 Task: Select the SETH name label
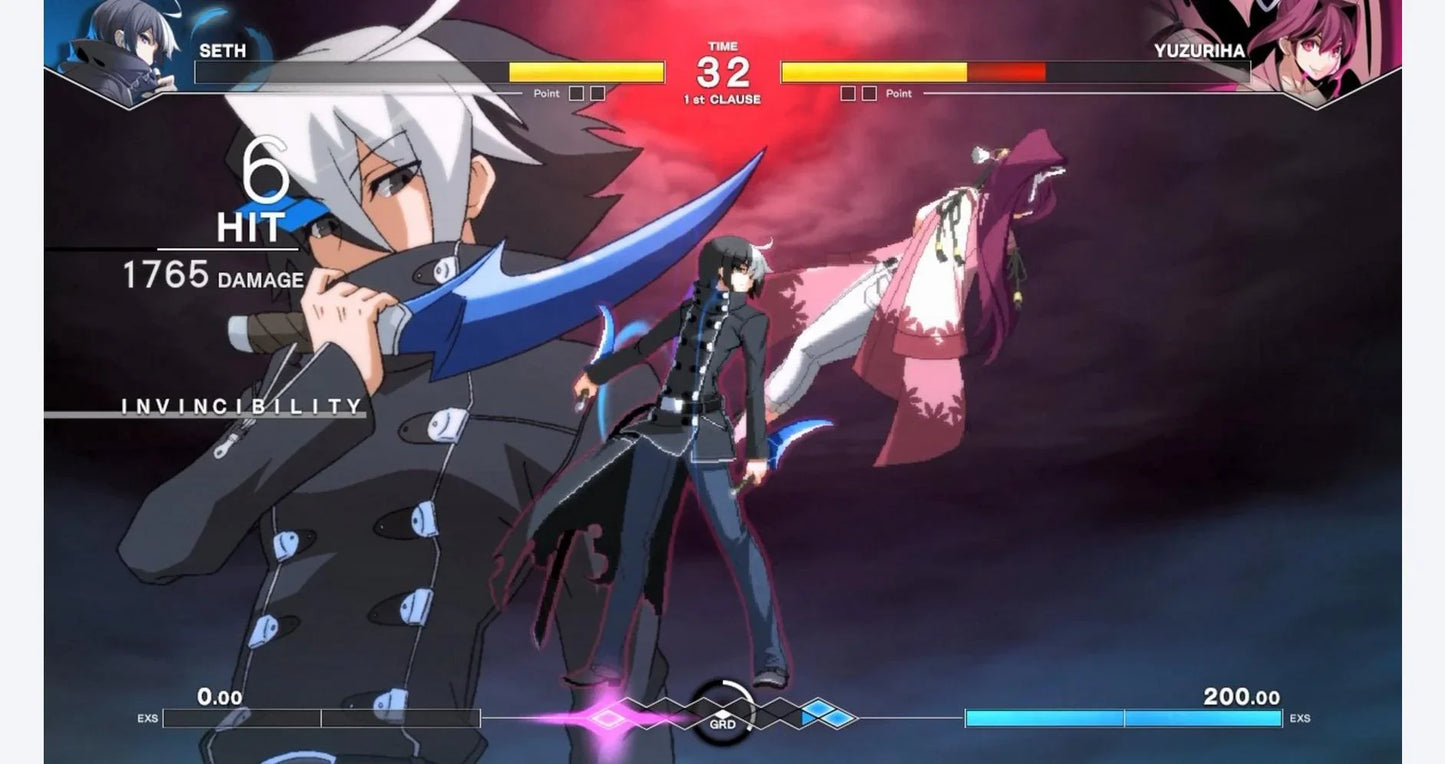222,51
